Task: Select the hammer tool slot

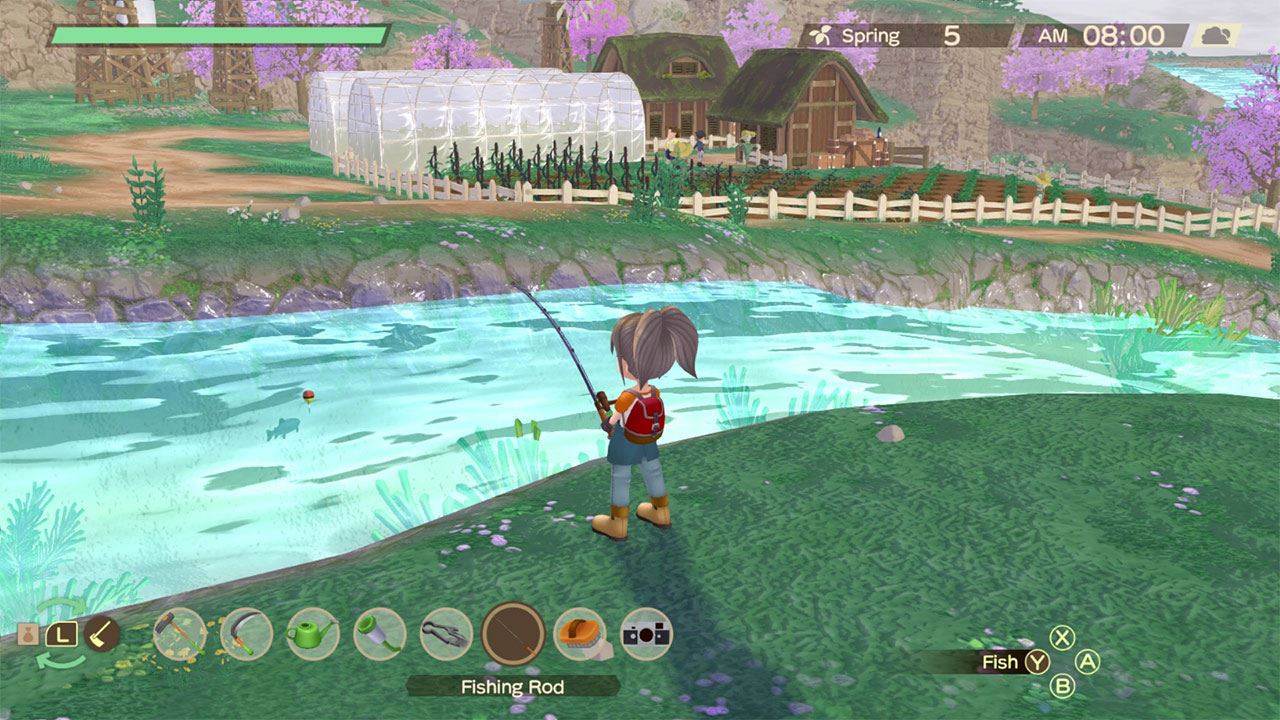Action: [180, 633]
